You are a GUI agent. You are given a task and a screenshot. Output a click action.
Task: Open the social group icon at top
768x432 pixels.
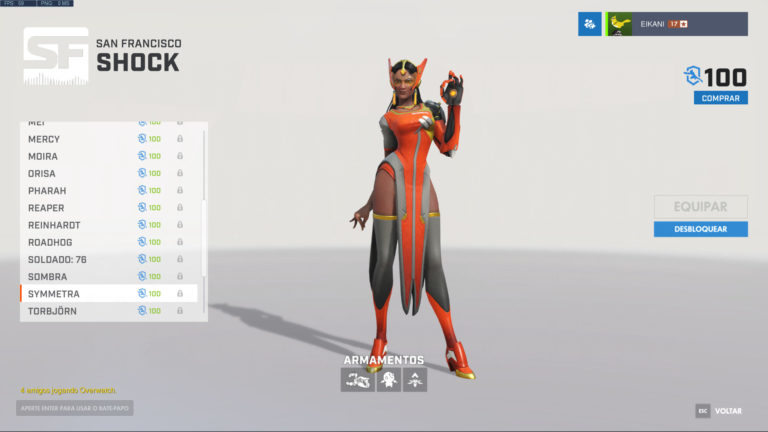pos(589,24)
